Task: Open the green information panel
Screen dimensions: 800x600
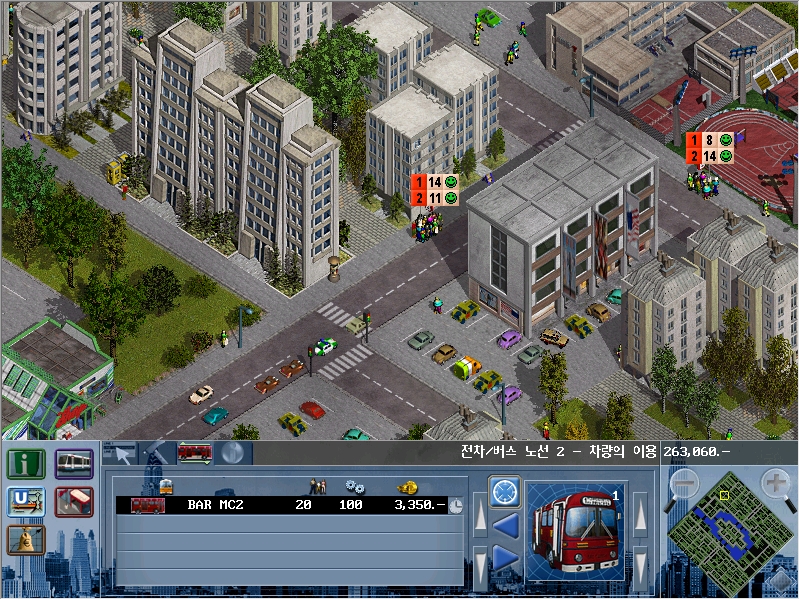Action: [25, 465]
